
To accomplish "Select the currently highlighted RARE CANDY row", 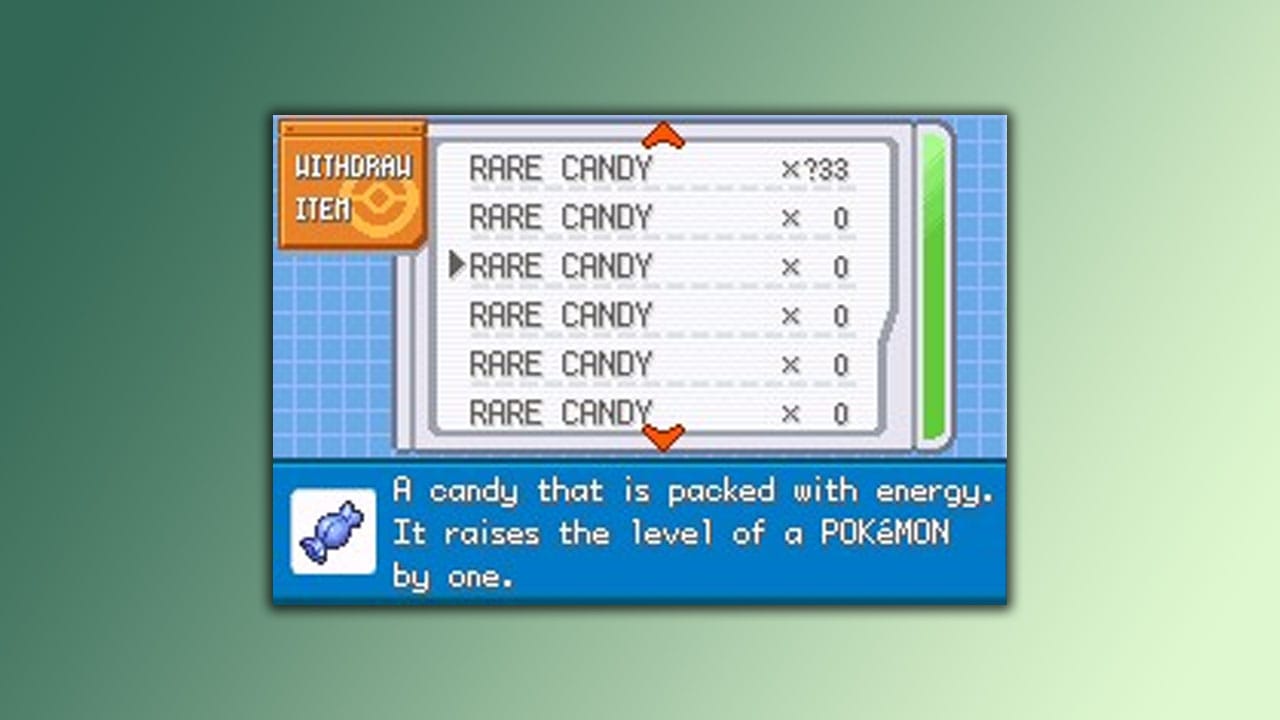I will [560, 265].
